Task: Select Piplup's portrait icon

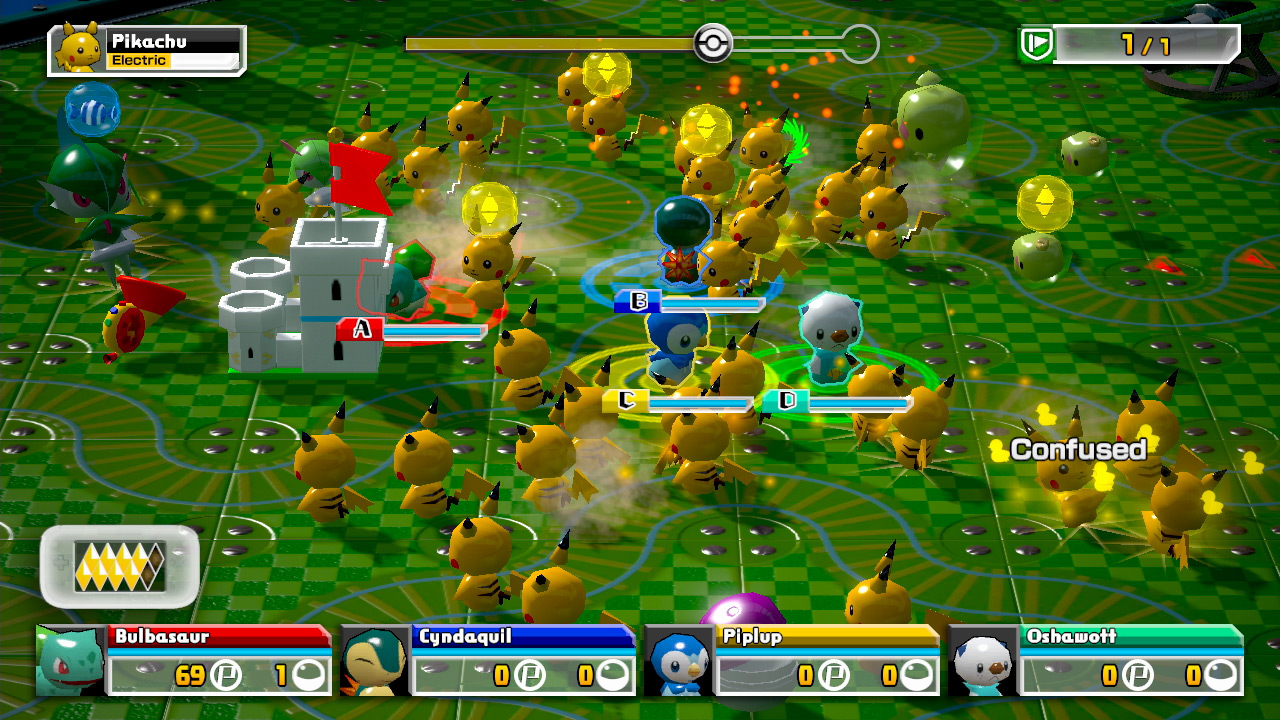Action: [678, 662]
